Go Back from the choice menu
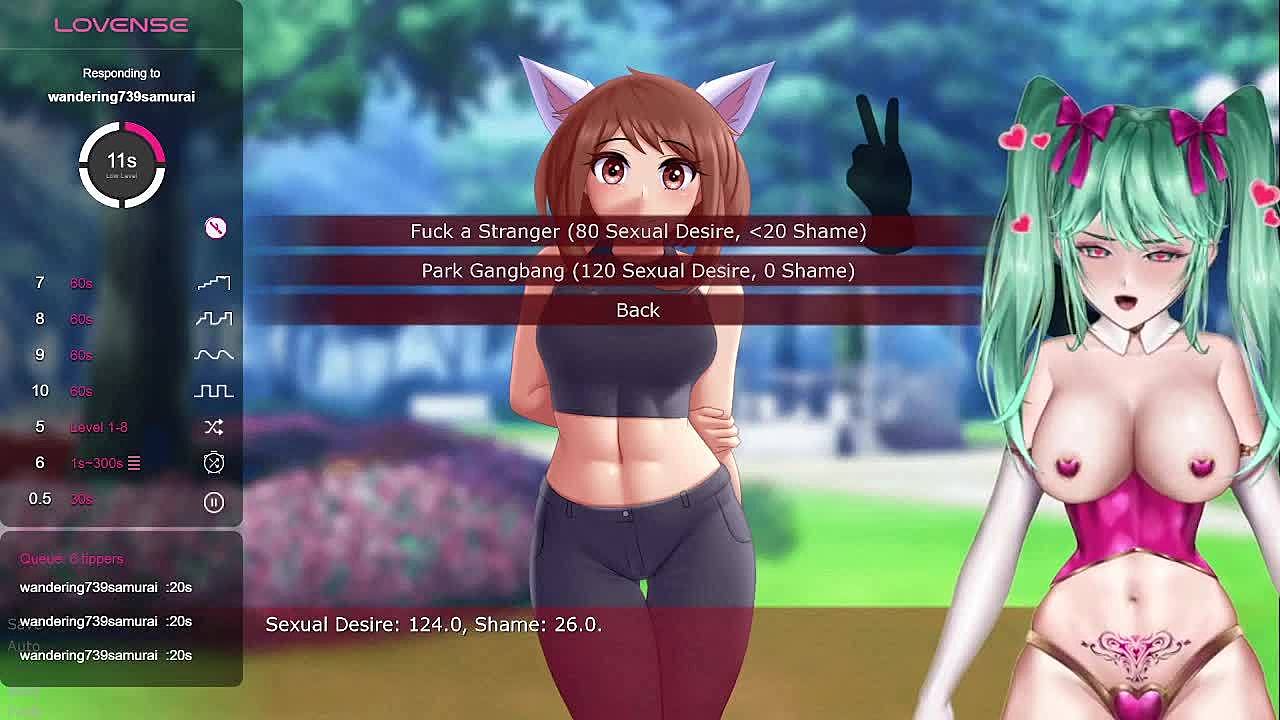The height and width of the screenshot is (720, 1280). point(638,310)
